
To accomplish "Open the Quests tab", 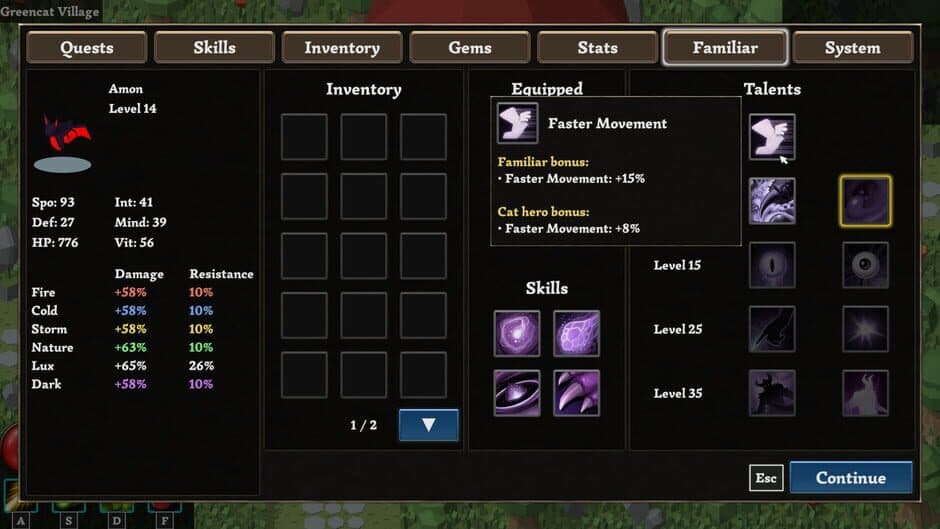I will click(x=87, y=48).
